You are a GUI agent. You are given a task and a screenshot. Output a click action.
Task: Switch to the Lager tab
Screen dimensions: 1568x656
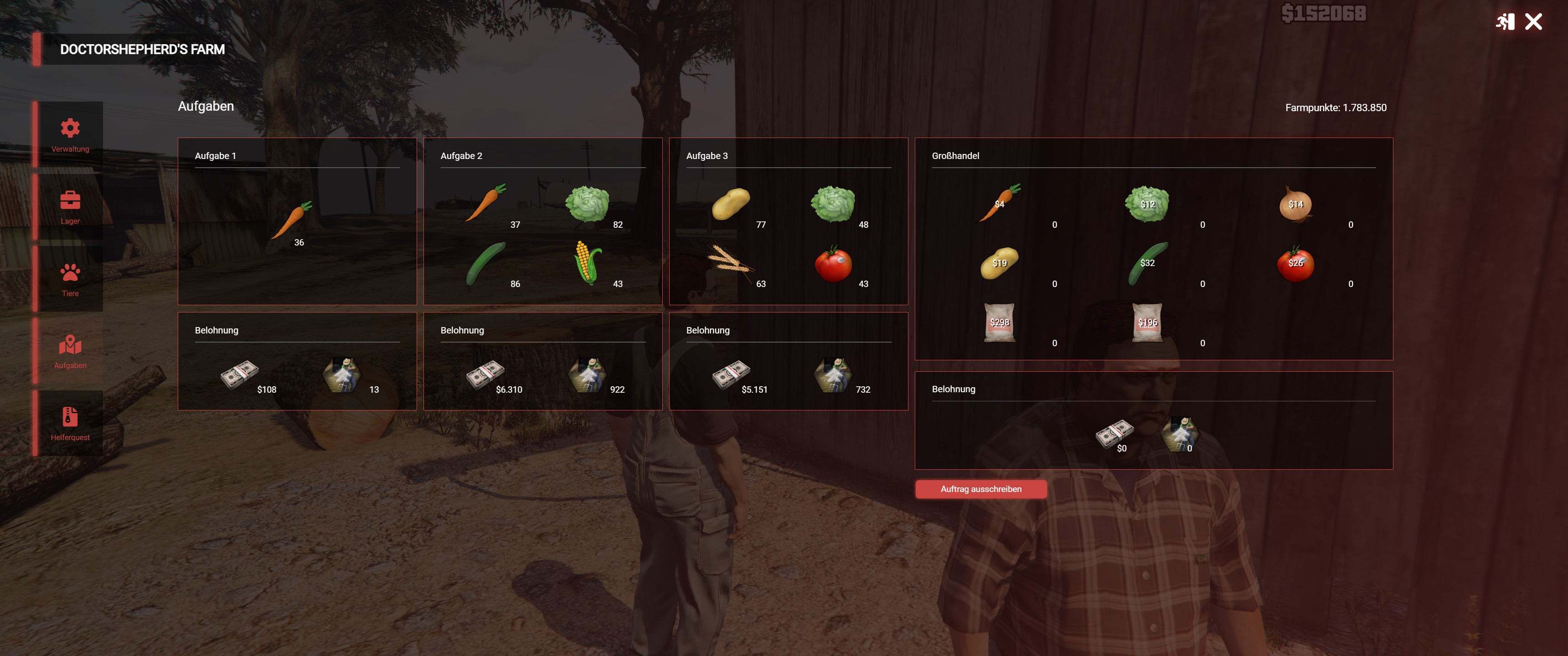coord(70,207)
